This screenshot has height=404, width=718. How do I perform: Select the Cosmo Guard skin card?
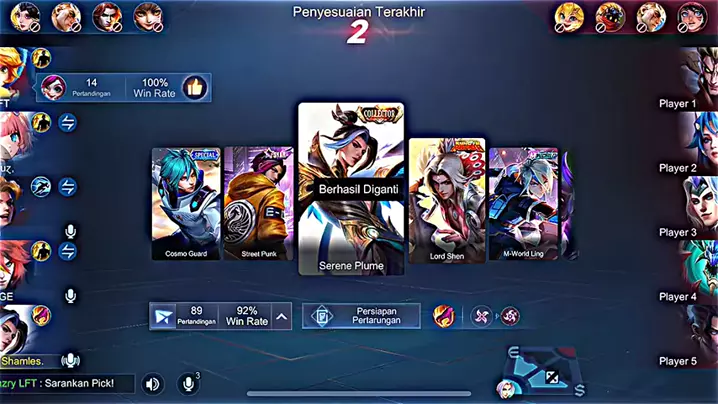(x=186, y=204)
